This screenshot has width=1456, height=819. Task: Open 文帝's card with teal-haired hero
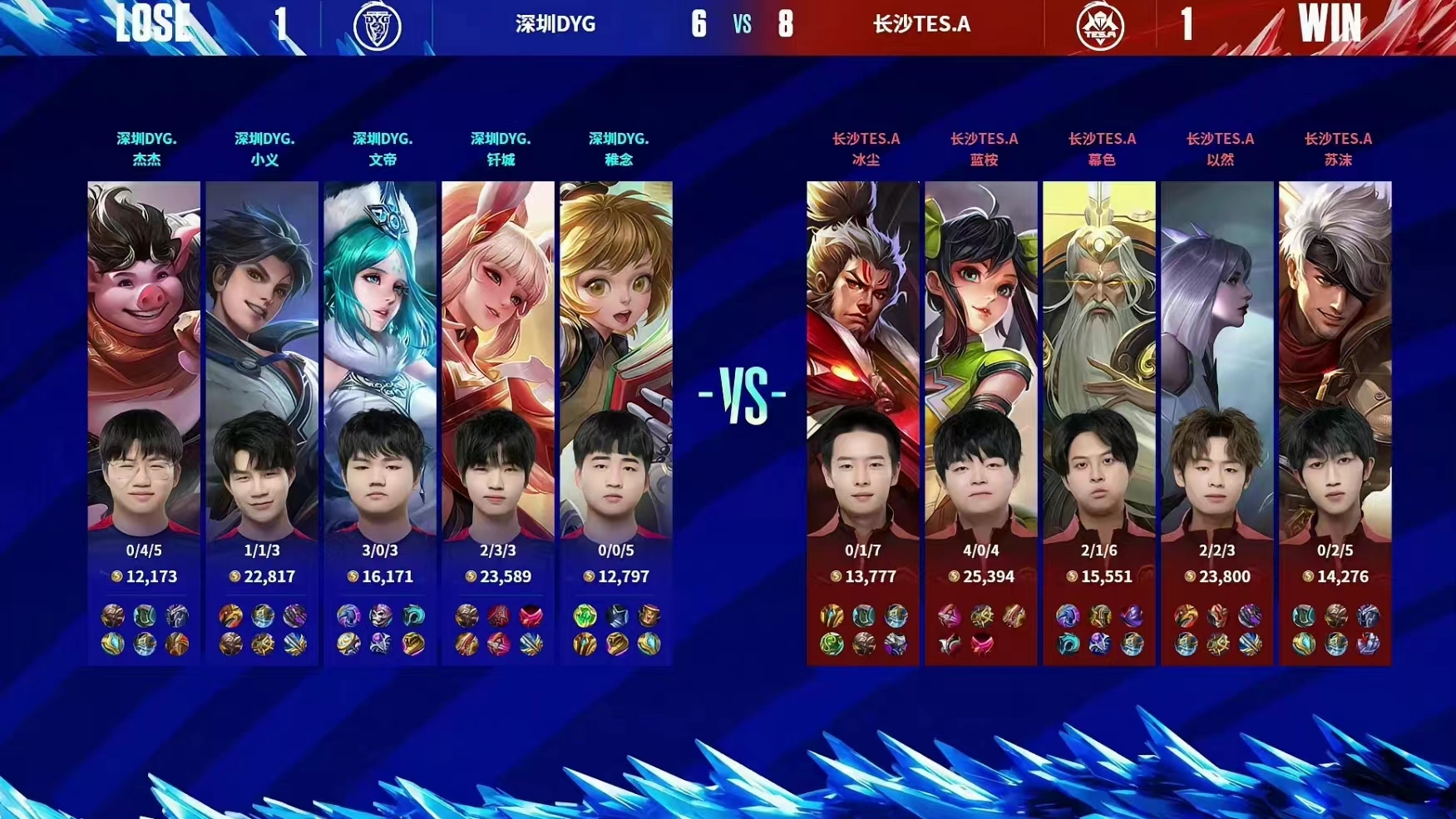tap(380, 358)
